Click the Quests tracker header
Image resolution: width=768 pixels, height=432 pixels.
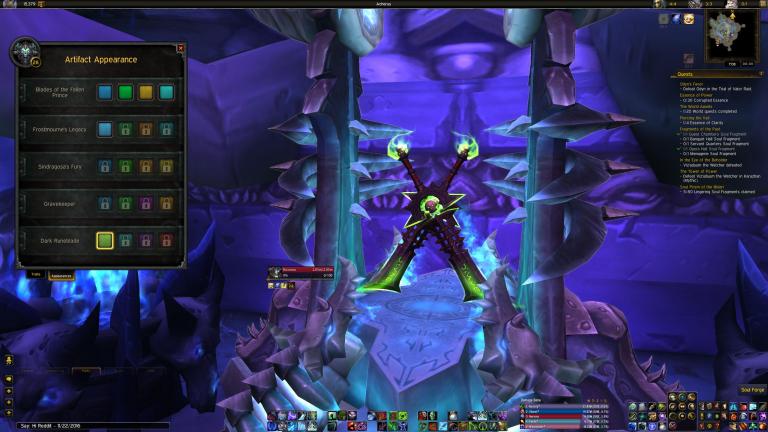[x=686, y=74]
